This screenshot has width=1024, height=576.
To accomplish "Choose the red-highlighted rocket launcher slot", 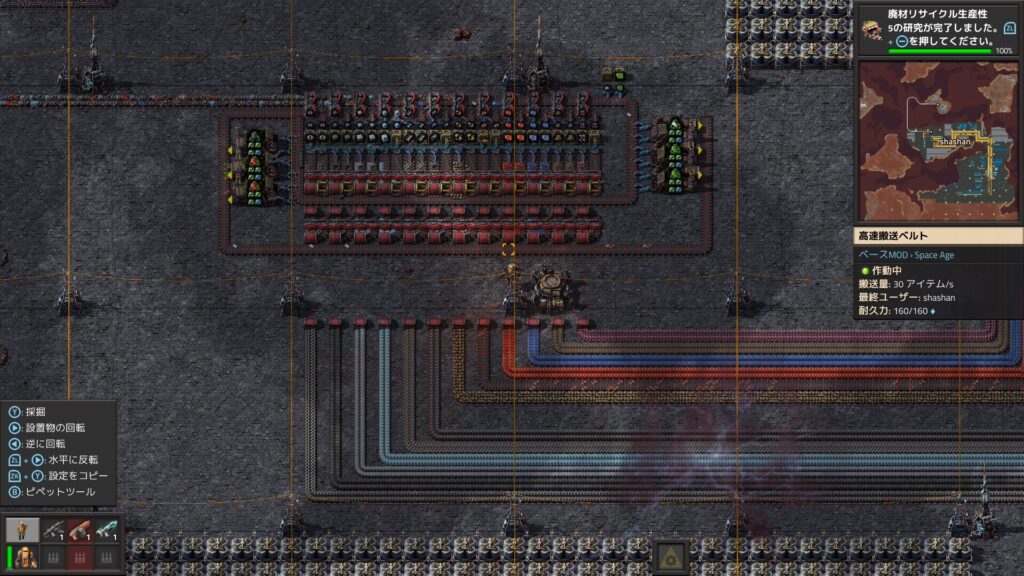I will [x=79, y=530].
